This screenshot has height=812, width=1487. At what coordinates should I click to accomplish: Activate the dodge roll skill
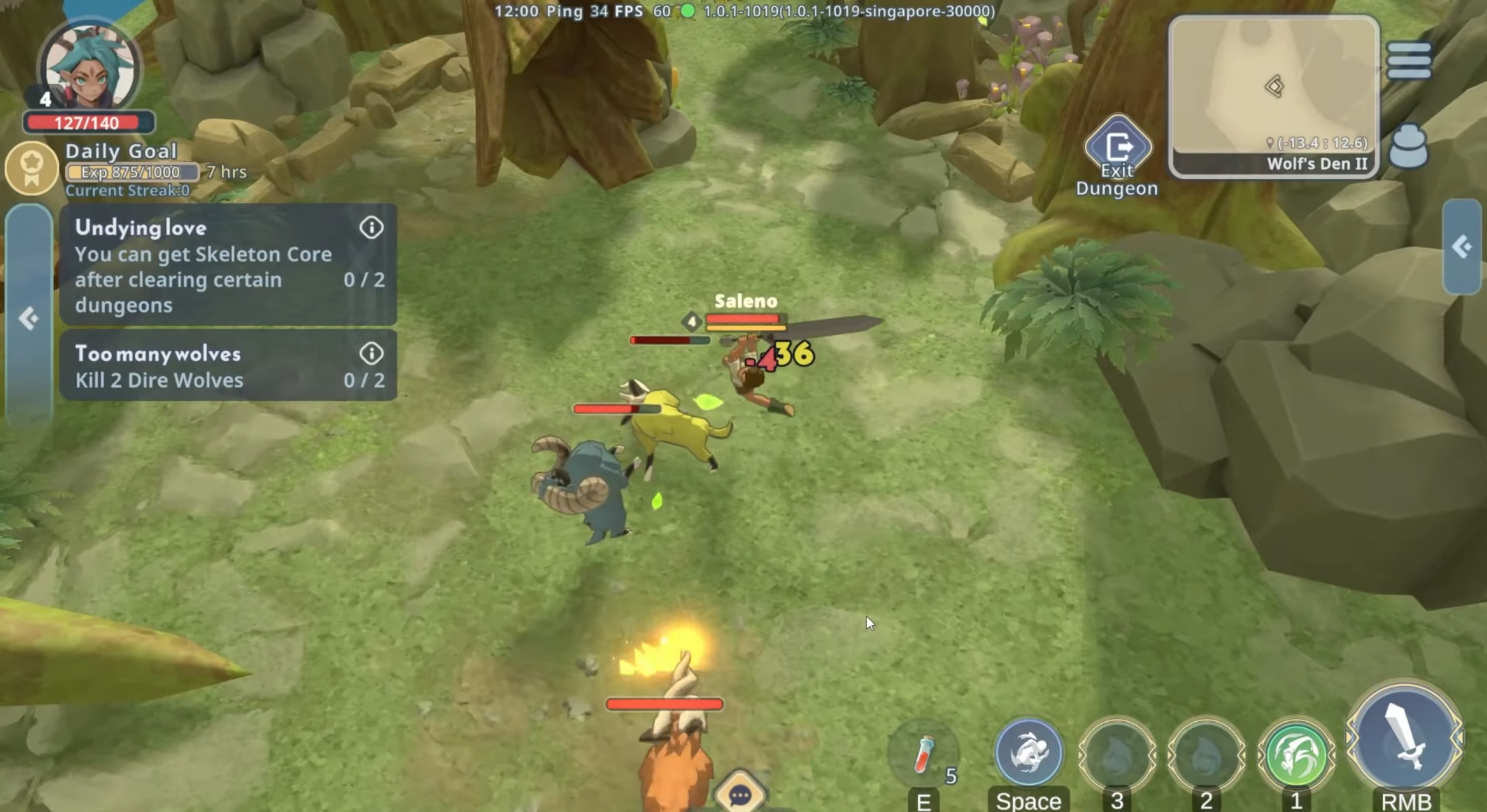(1028, 753)
